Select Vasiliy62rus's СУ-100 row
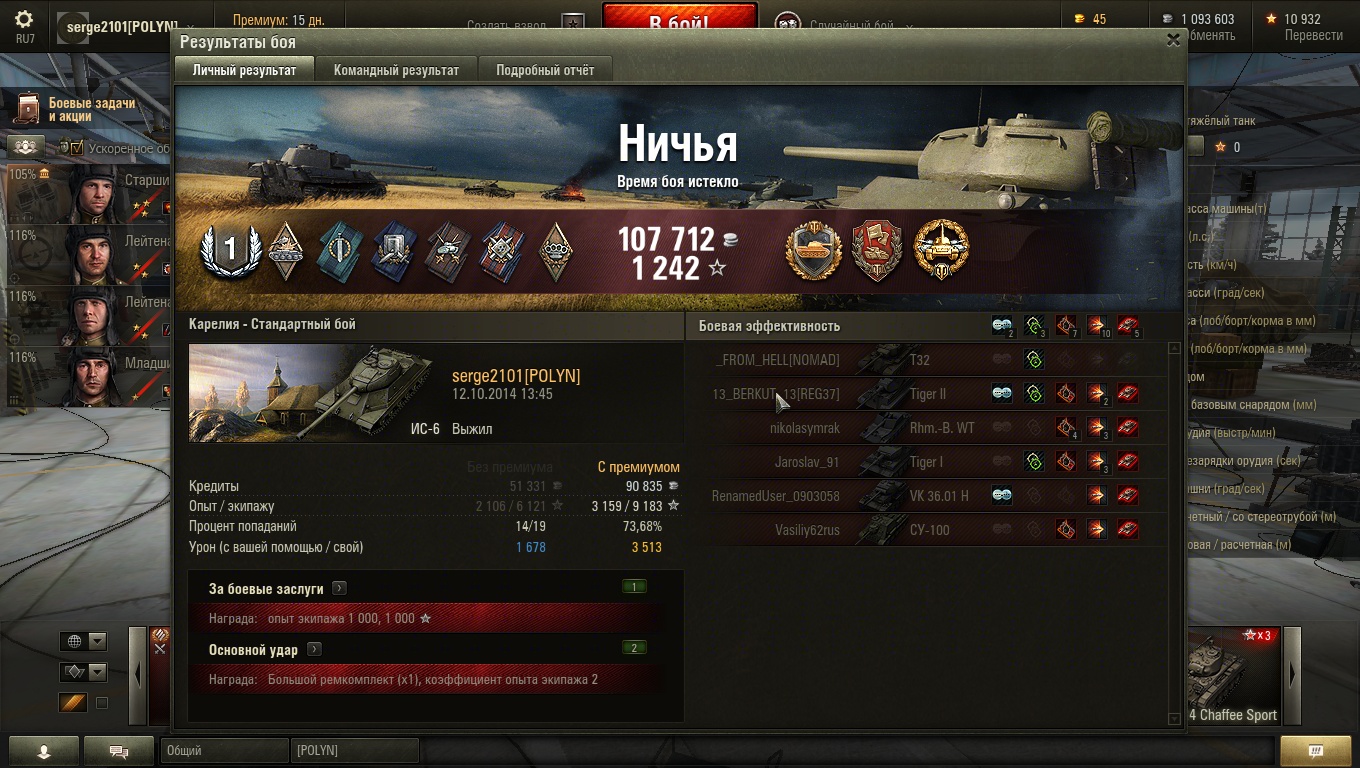The width and height of the screenshot is (1360, 768). 927,530
